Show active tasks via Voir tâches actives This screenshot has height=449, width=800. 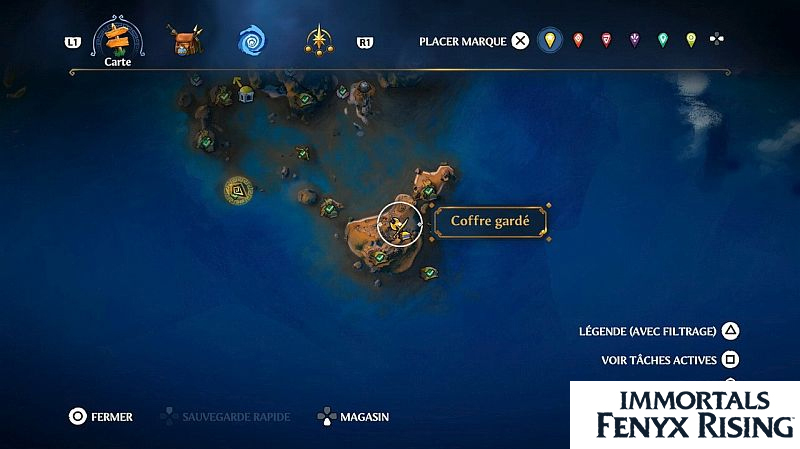pos(731,359)
